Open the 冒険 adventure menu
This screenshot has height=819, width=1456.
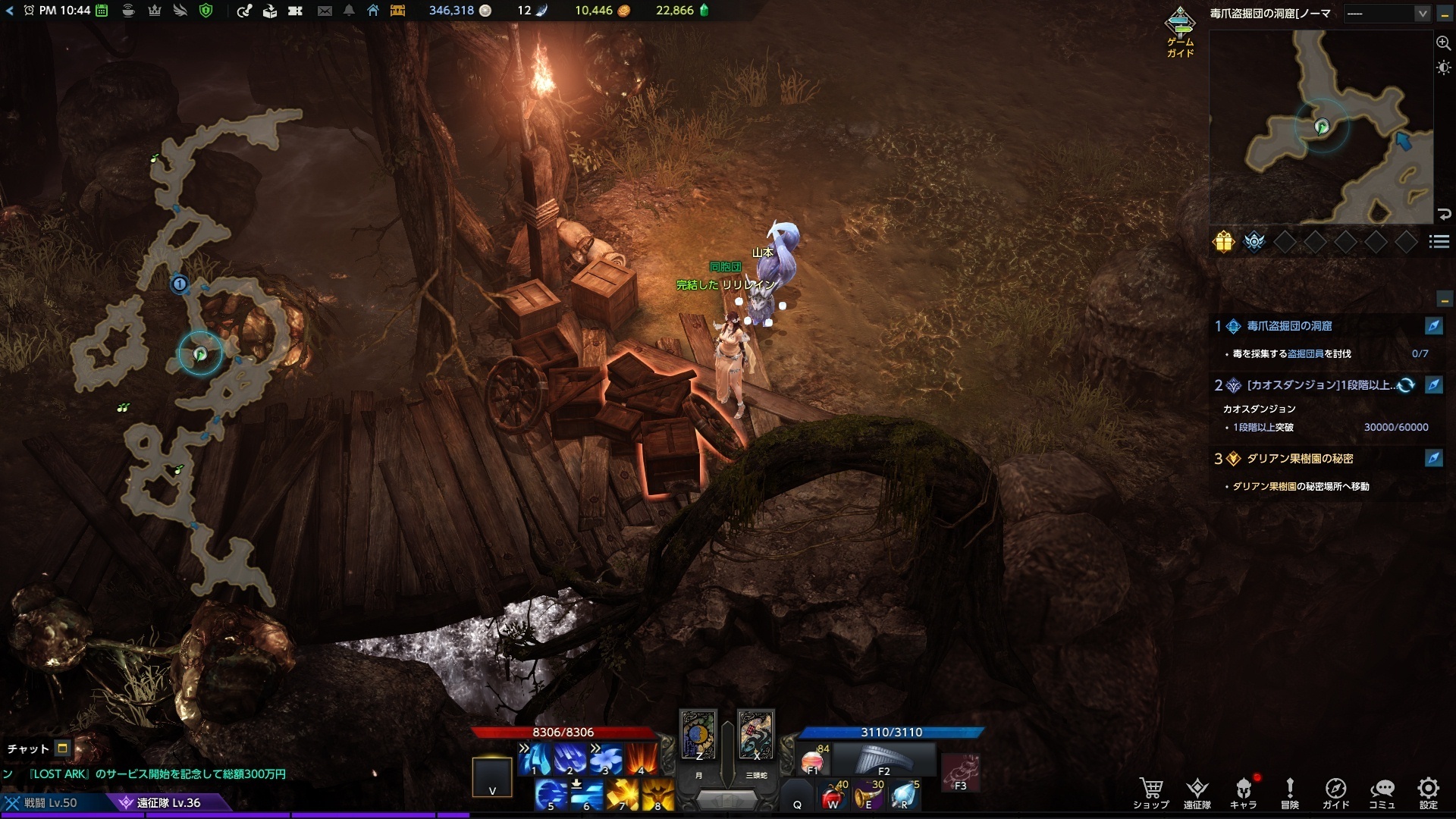pyautogui.click(x=1289, y=792)
